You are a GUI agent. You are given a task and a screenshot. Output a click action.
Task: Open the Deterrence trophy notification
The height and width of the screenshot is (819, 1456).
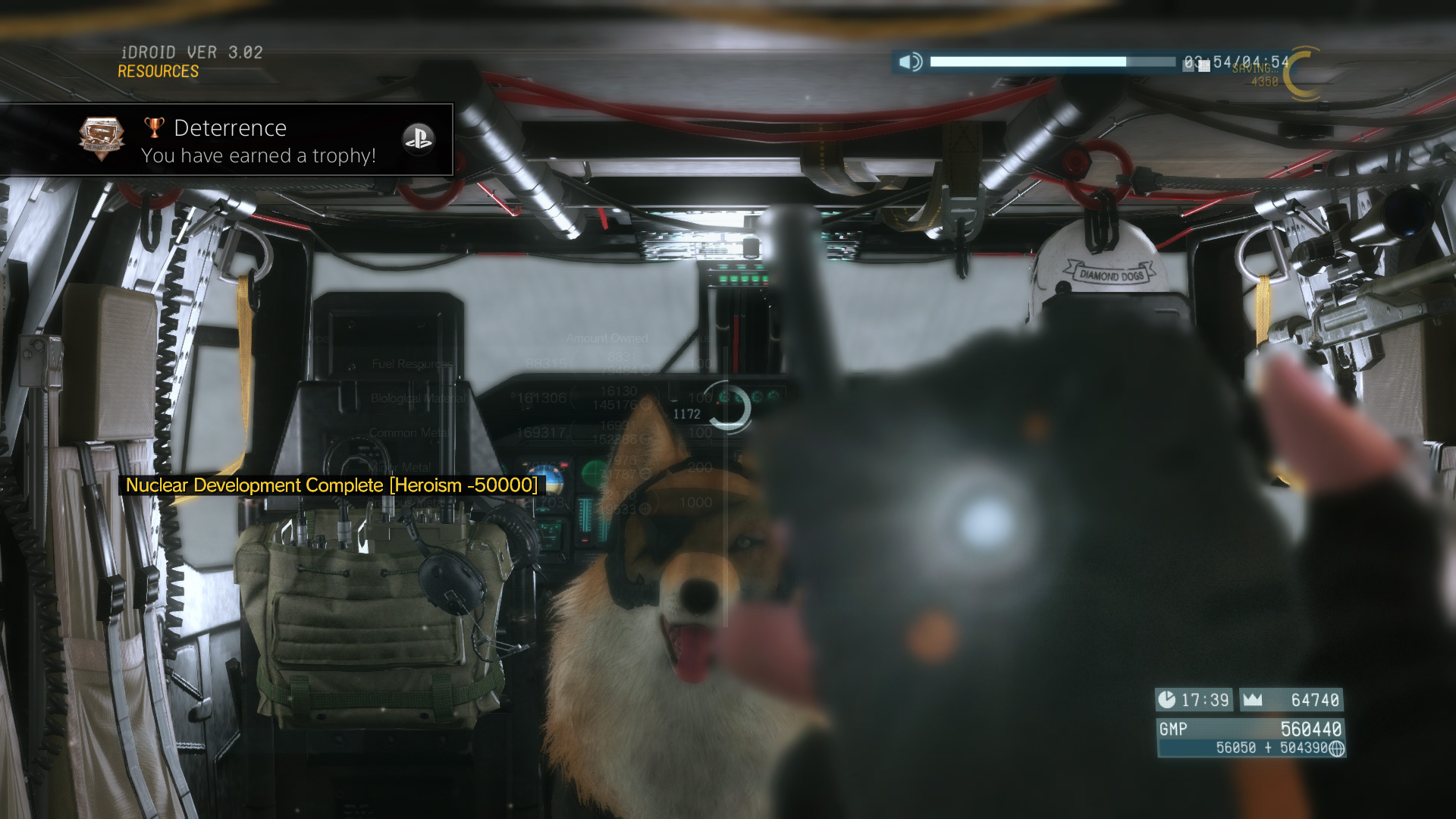point(227,140)
